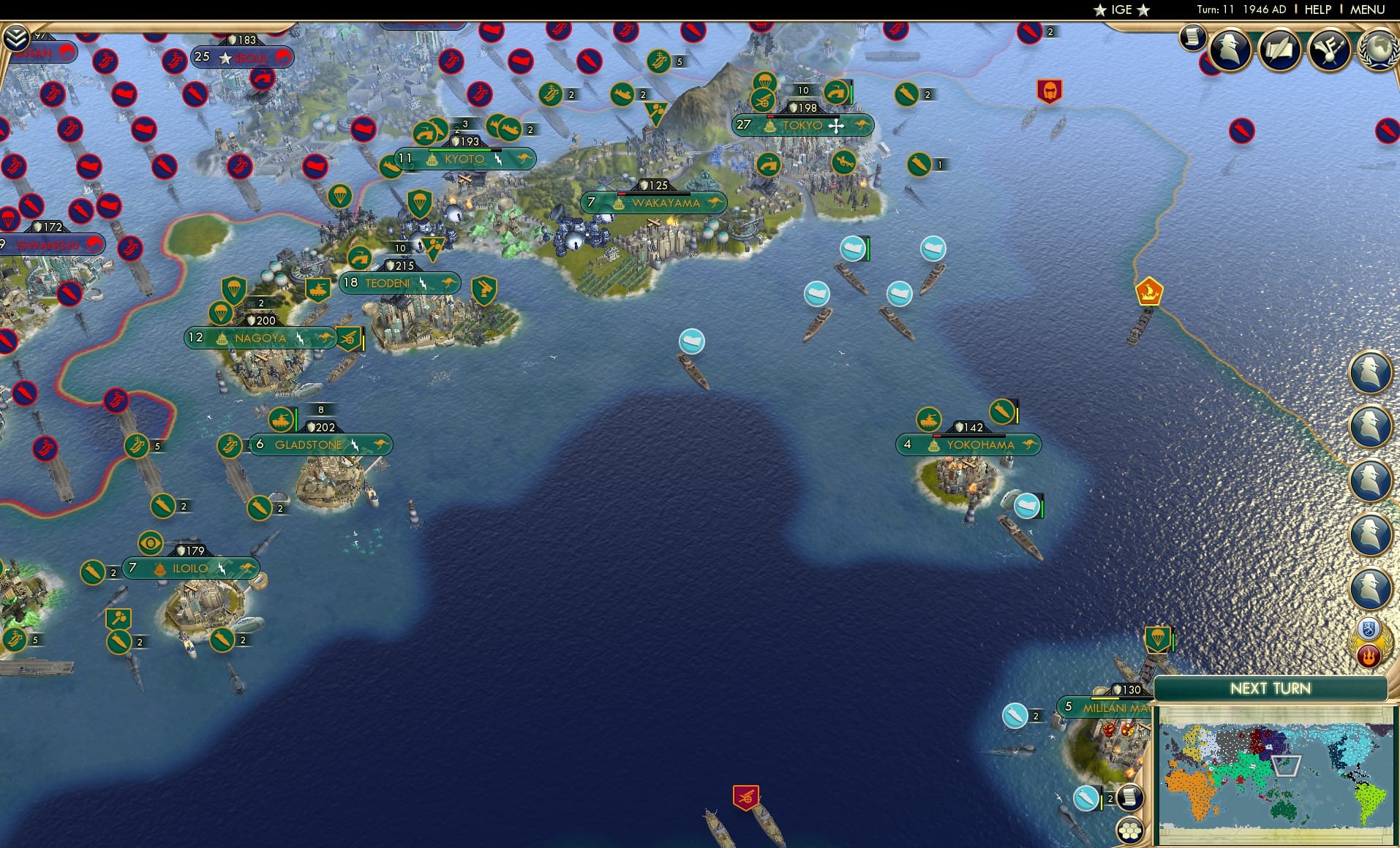Open the Social Policies culture icon
The height and width of the screenshot is (848, 1400).
(x=1330, y=50)
